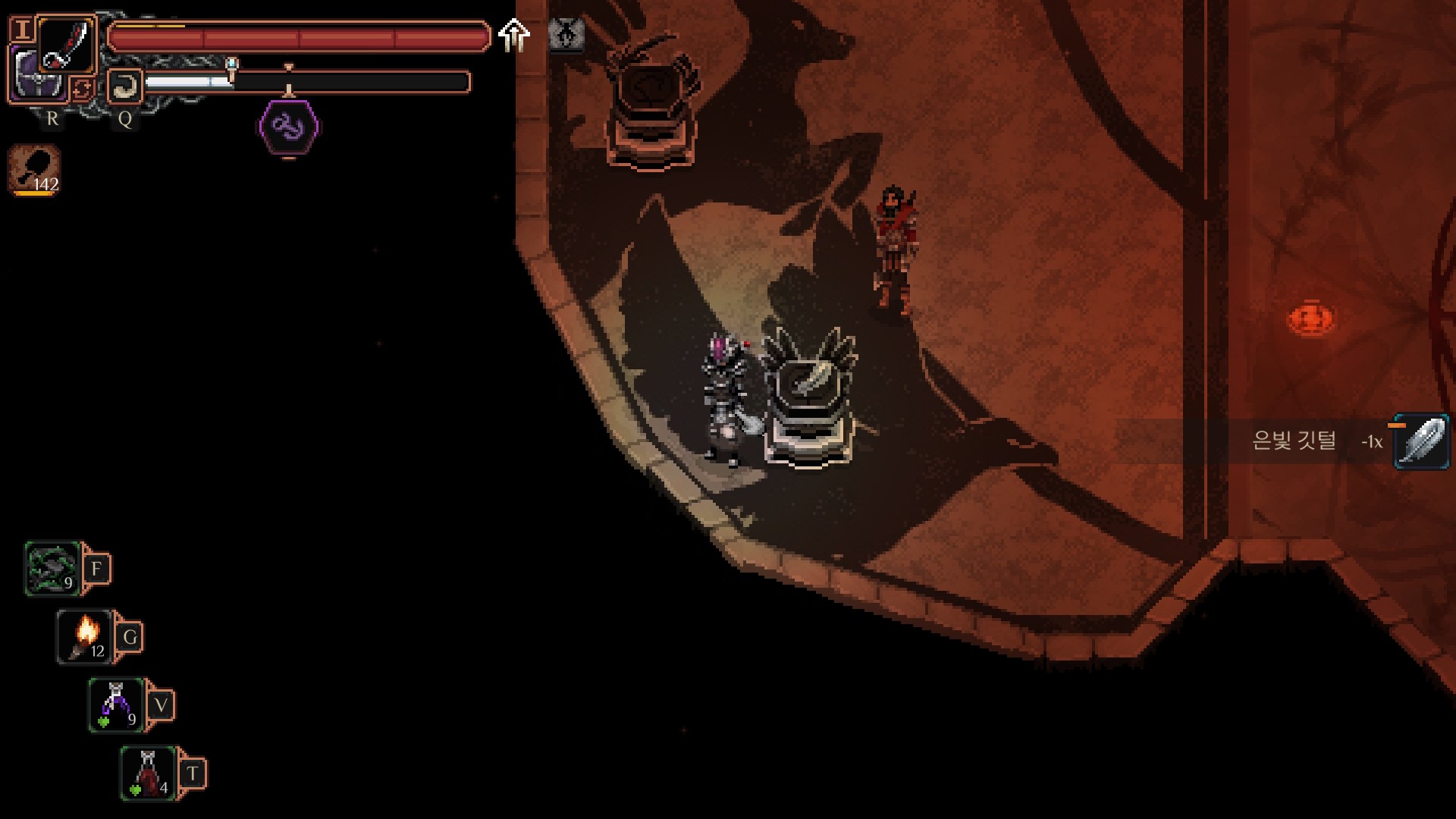The image size is (1456, 819).
Task: Use the thorny vine item slot
Action: [x=53, y=569]
